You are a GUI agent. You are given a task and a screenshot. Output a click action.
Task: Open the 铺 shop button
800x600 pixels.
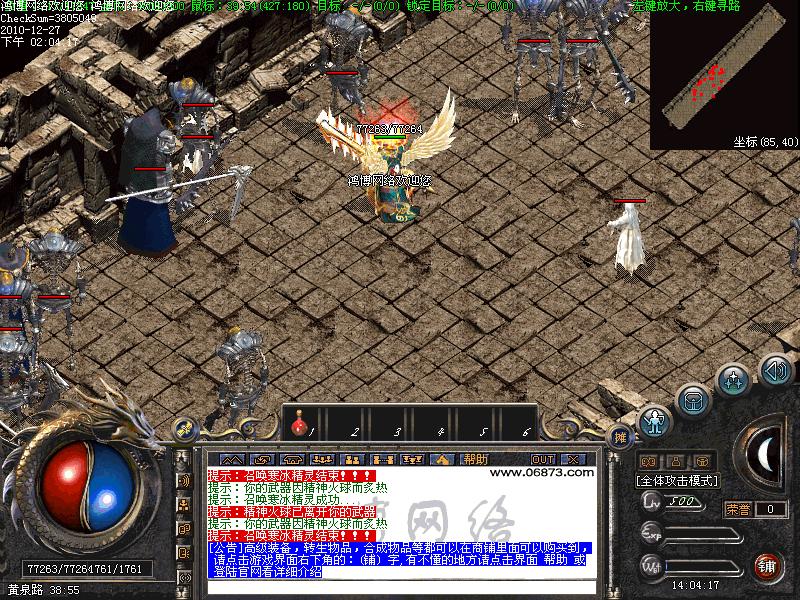click(767, 567)
